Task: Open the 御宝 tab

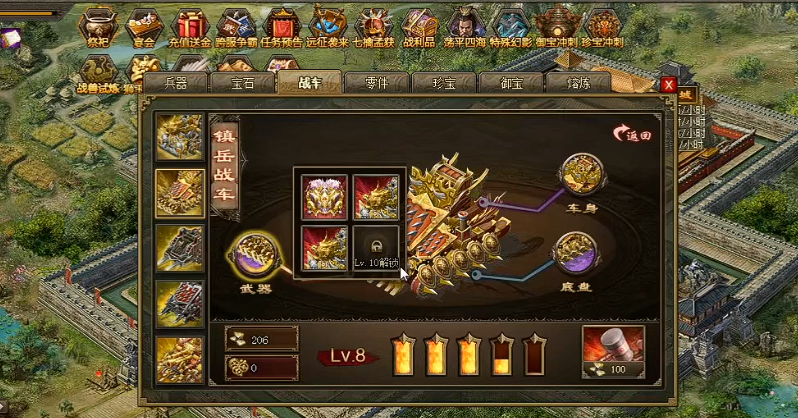Action: 510,84
